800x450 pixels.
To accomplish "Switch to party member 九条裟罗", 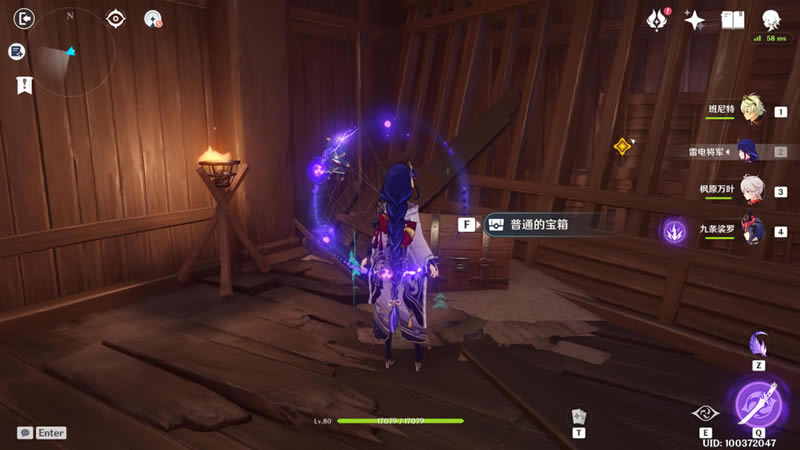I will pyautogui.click(x=752, y=231).
